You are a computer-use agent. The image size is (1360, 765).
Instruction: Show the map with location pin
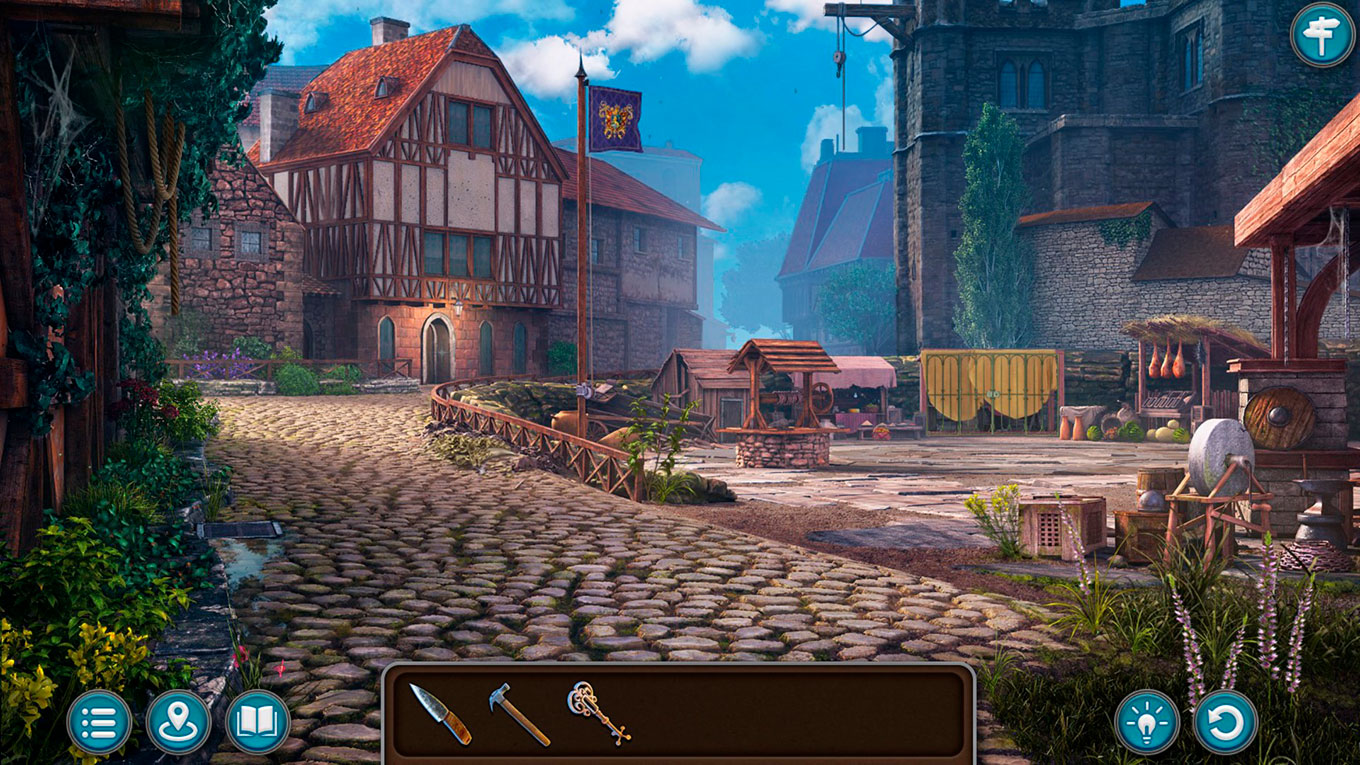[x=178, y=721]
